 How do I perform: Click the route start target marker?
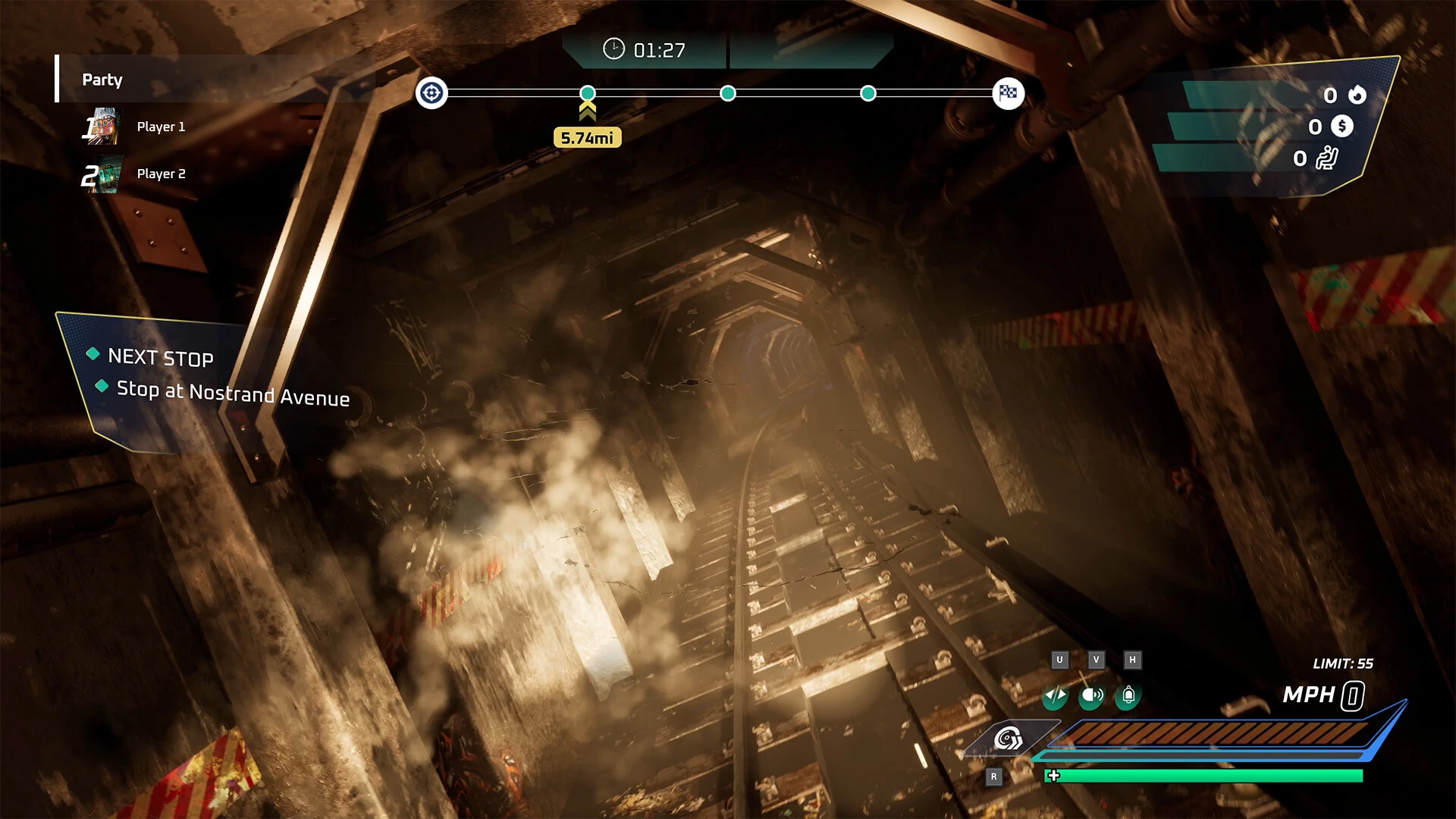(x=431, y=93)
